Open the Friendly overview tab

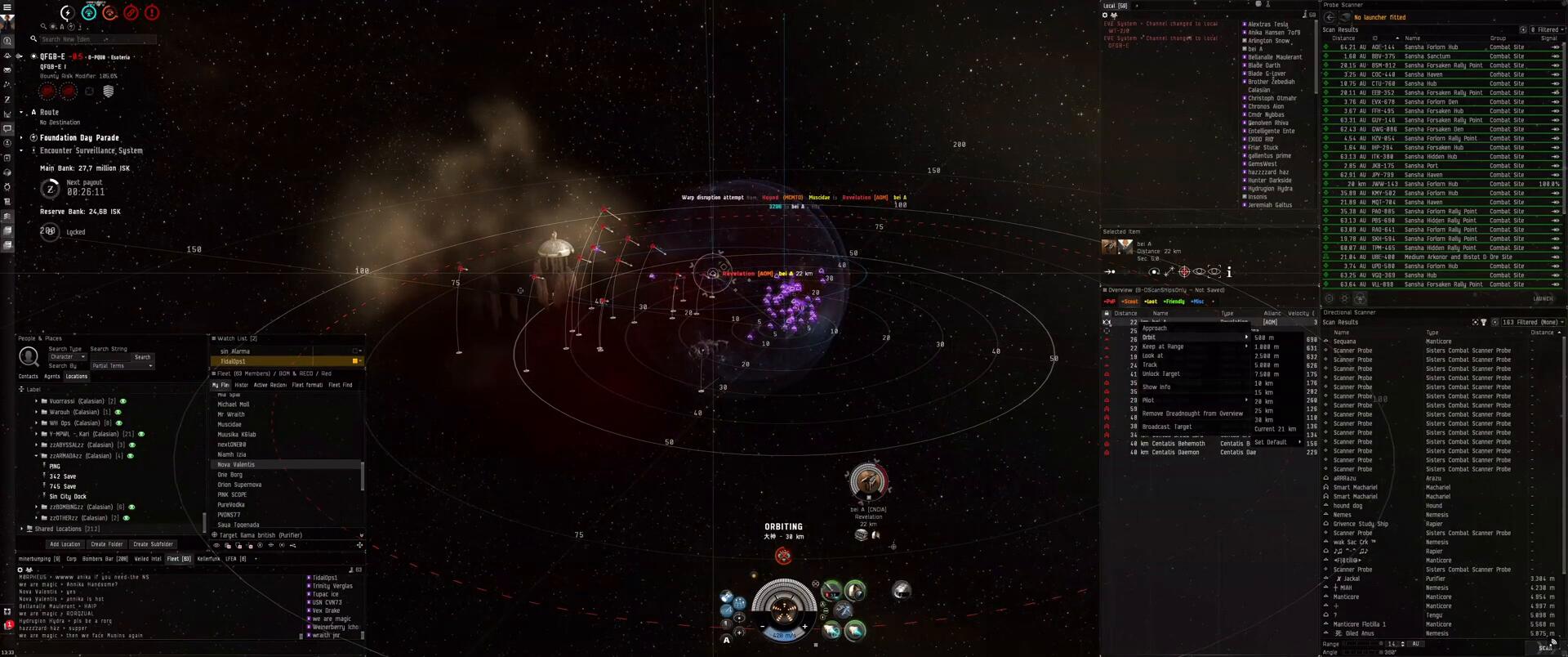(x=1174, y=302)
